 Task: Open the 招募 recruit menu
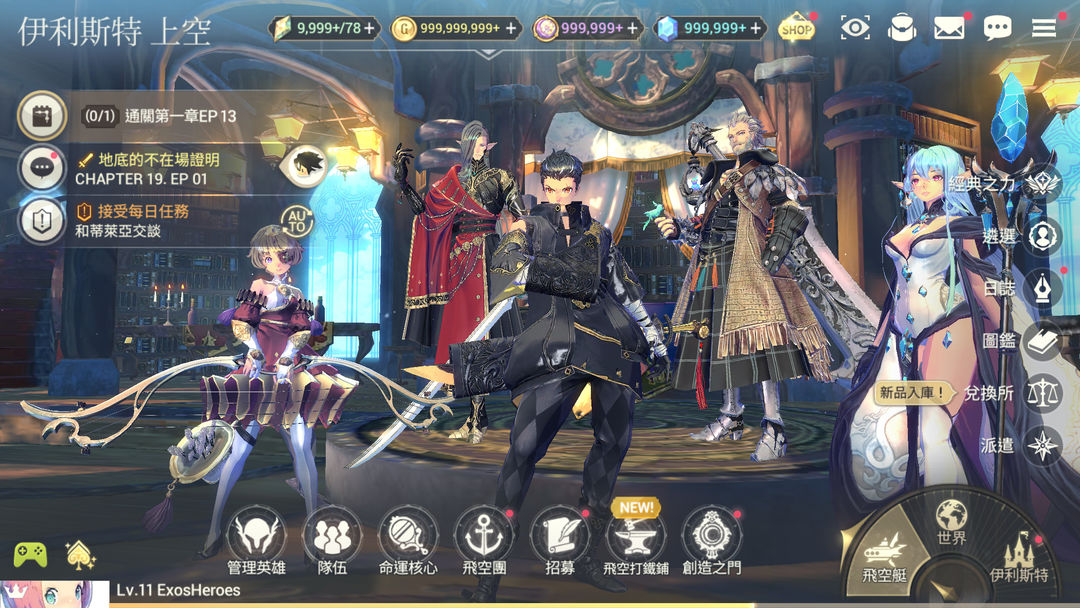point(560,537)
